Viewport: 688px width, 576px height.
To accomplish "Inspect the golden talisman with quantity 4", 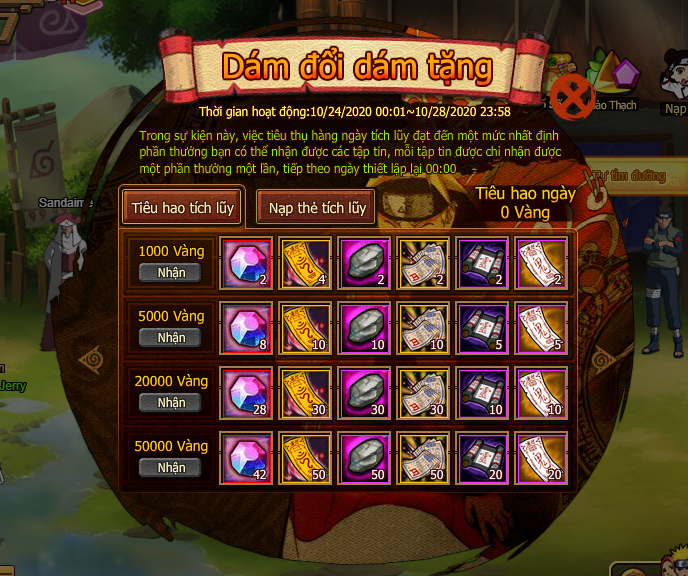I will click(x=303, y=263).
